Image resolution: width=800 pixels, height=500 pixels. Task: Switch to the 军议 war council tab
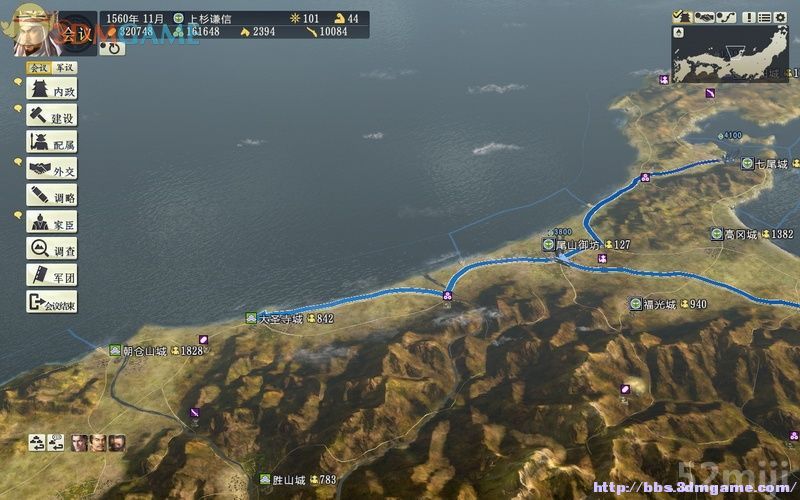[64, 68]
